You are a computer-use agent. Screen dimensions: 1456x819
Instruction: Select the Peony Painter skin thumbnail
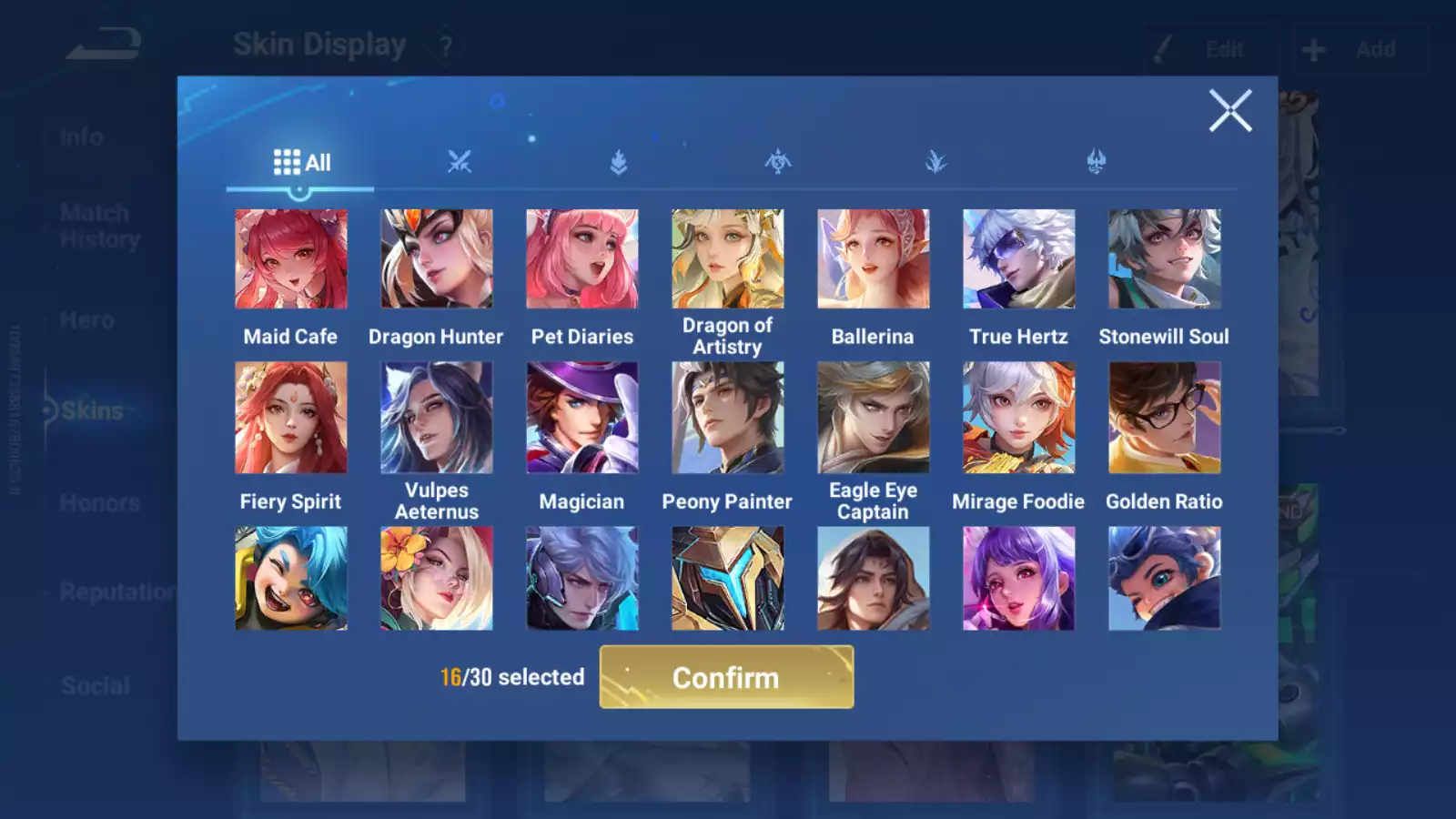727,417
